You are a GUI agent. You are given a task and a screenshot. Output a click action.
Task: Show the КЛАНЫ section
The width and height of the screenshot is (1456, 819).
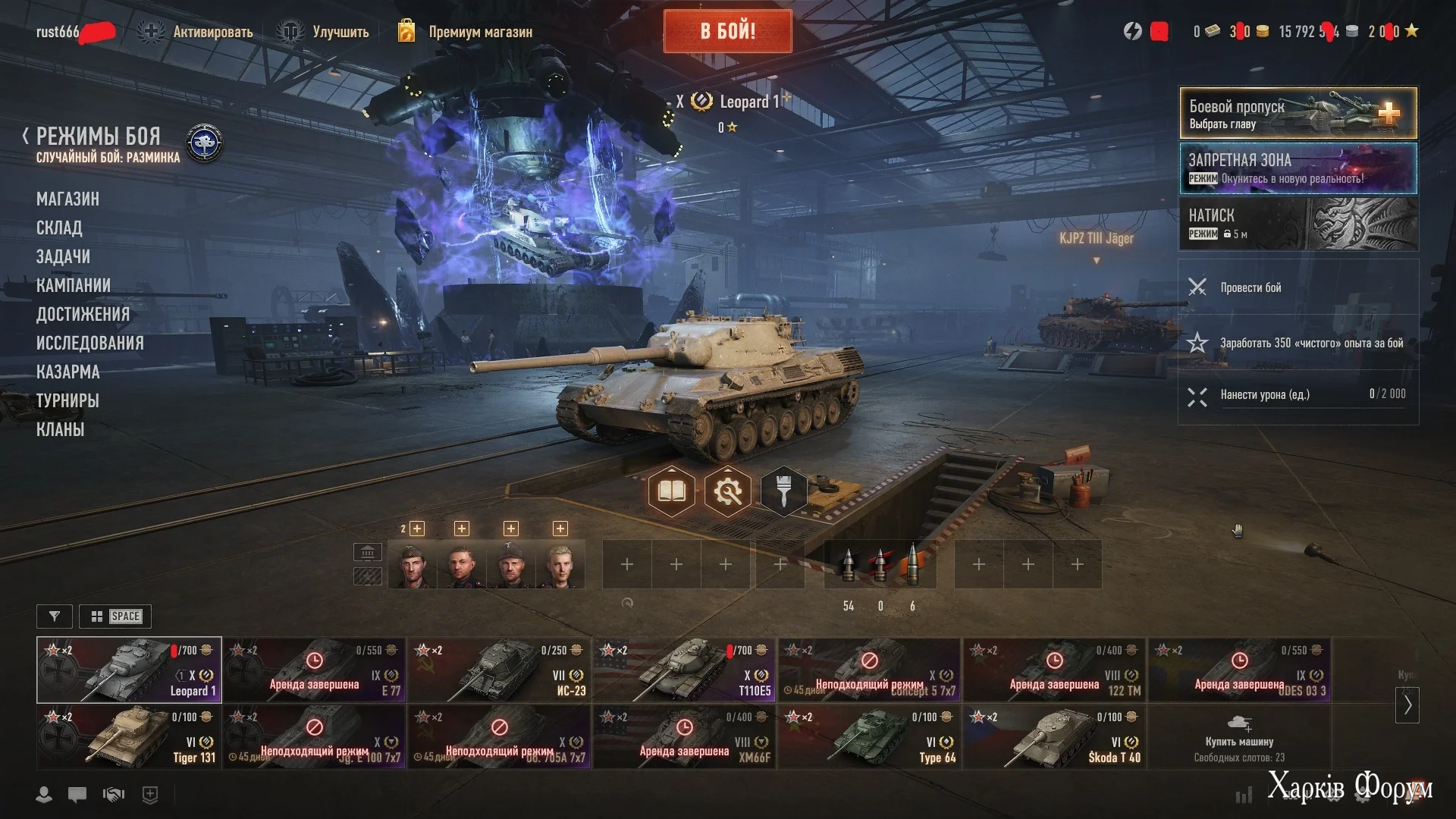[x=60, y=429]
